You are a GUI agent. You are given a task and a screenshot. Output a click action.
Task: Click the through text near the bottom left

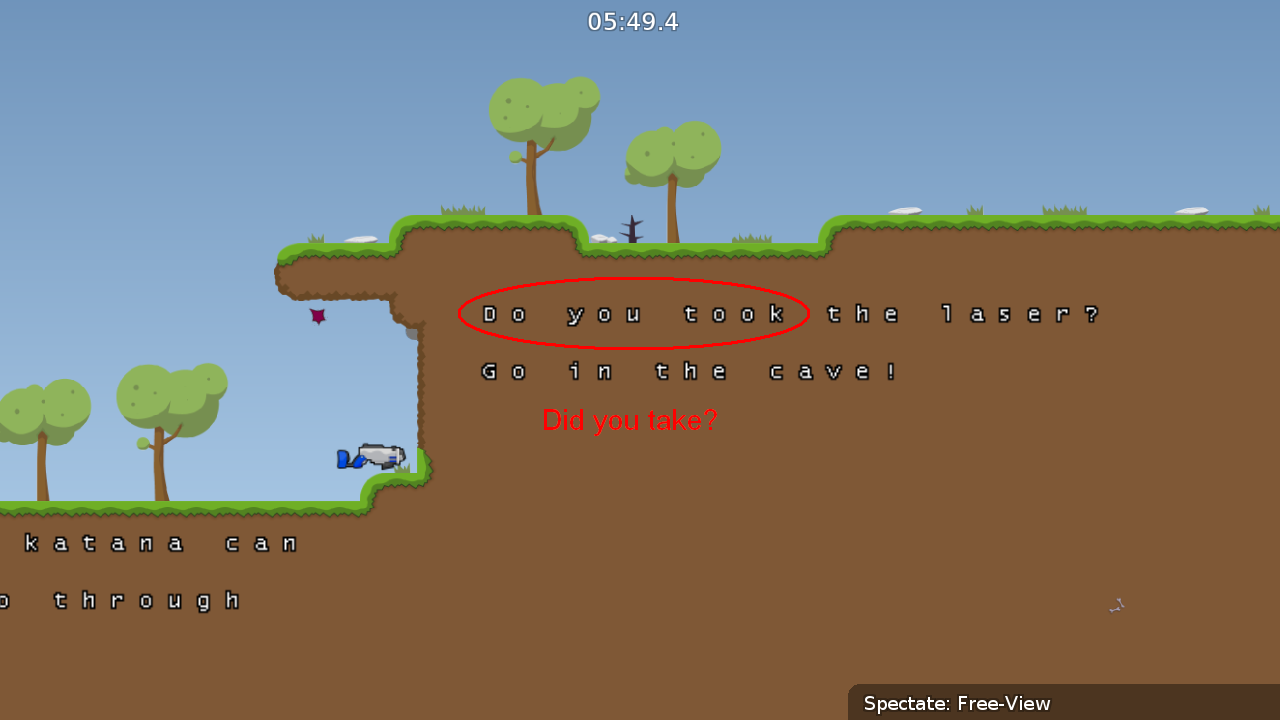[150, 600]
